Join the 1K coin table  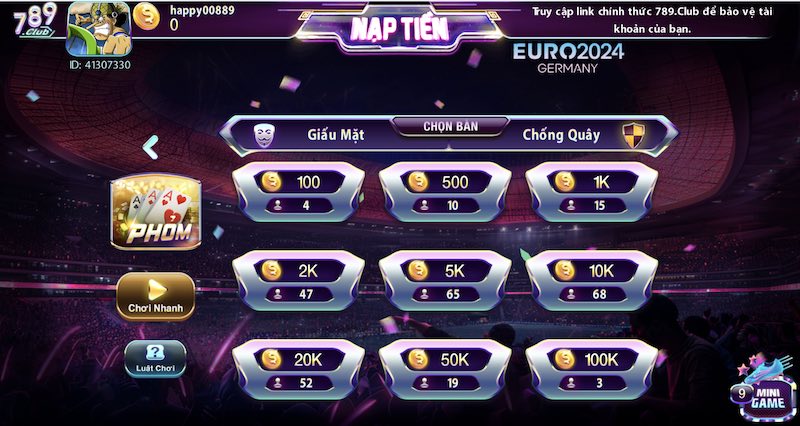pyautogui.click(x=592, y=193)
